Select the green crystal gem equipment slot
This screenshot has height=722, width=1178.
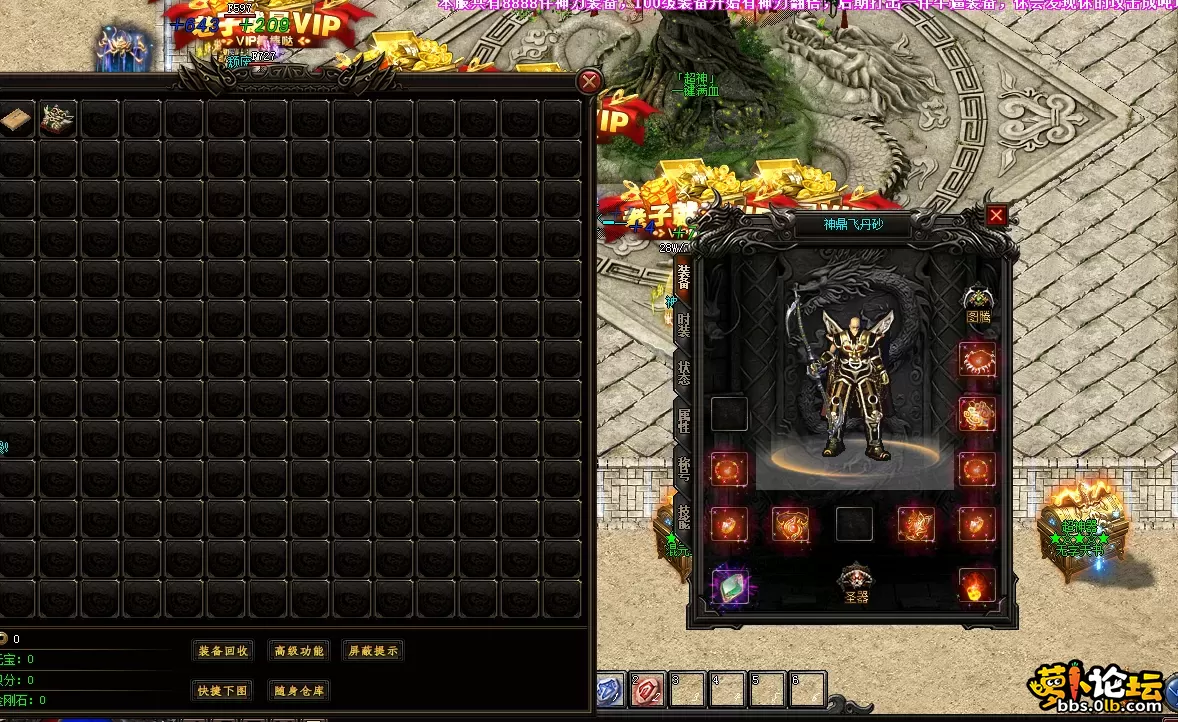click(x=730, y=585)
